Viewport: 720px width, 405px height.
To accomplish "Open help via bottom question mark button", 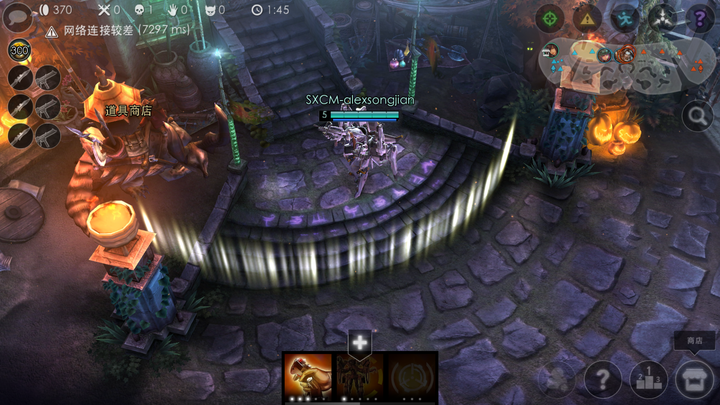I will tap(603, 379).
